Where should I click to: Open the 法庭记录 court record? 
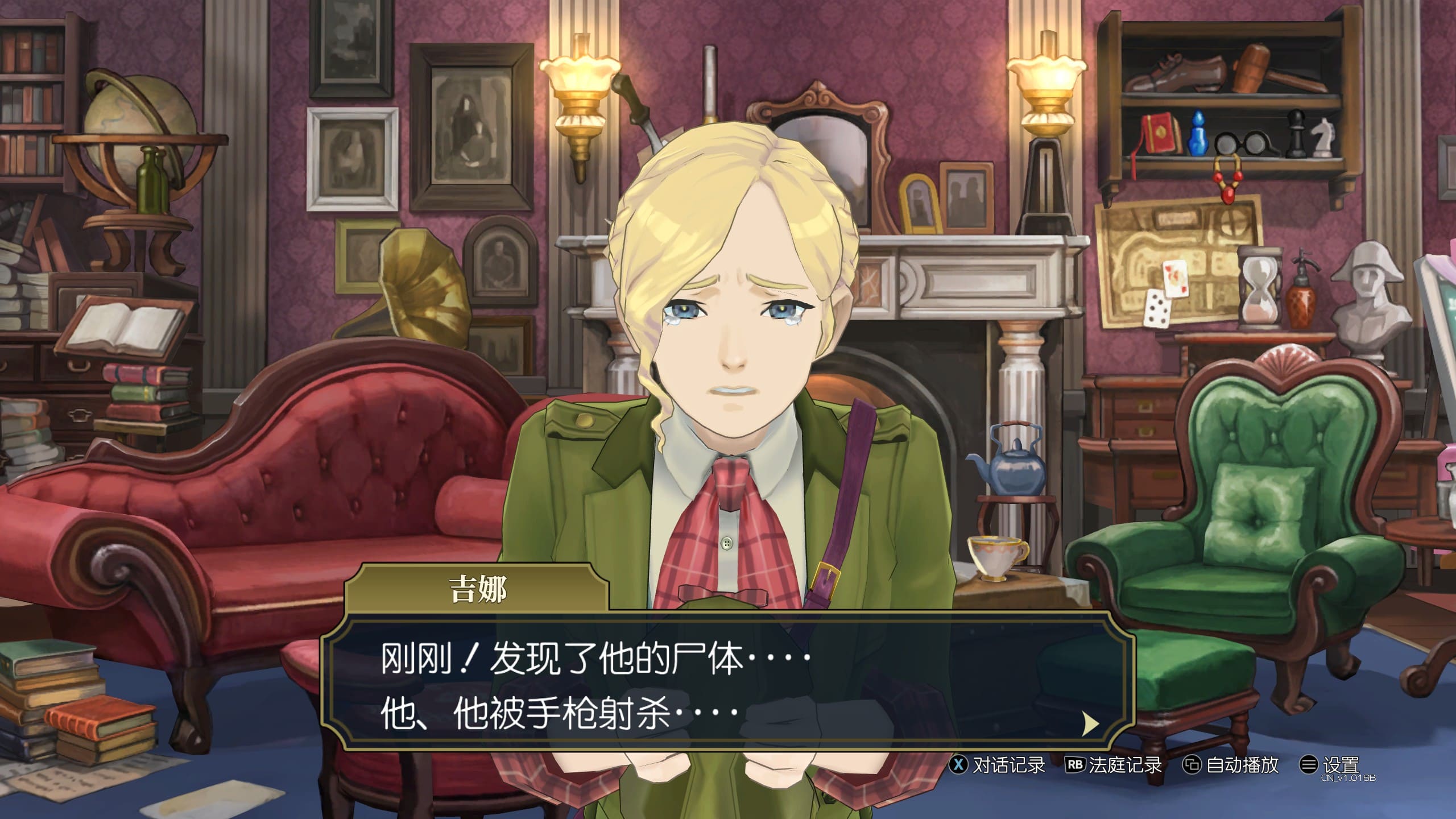(x=1114, y=765)
